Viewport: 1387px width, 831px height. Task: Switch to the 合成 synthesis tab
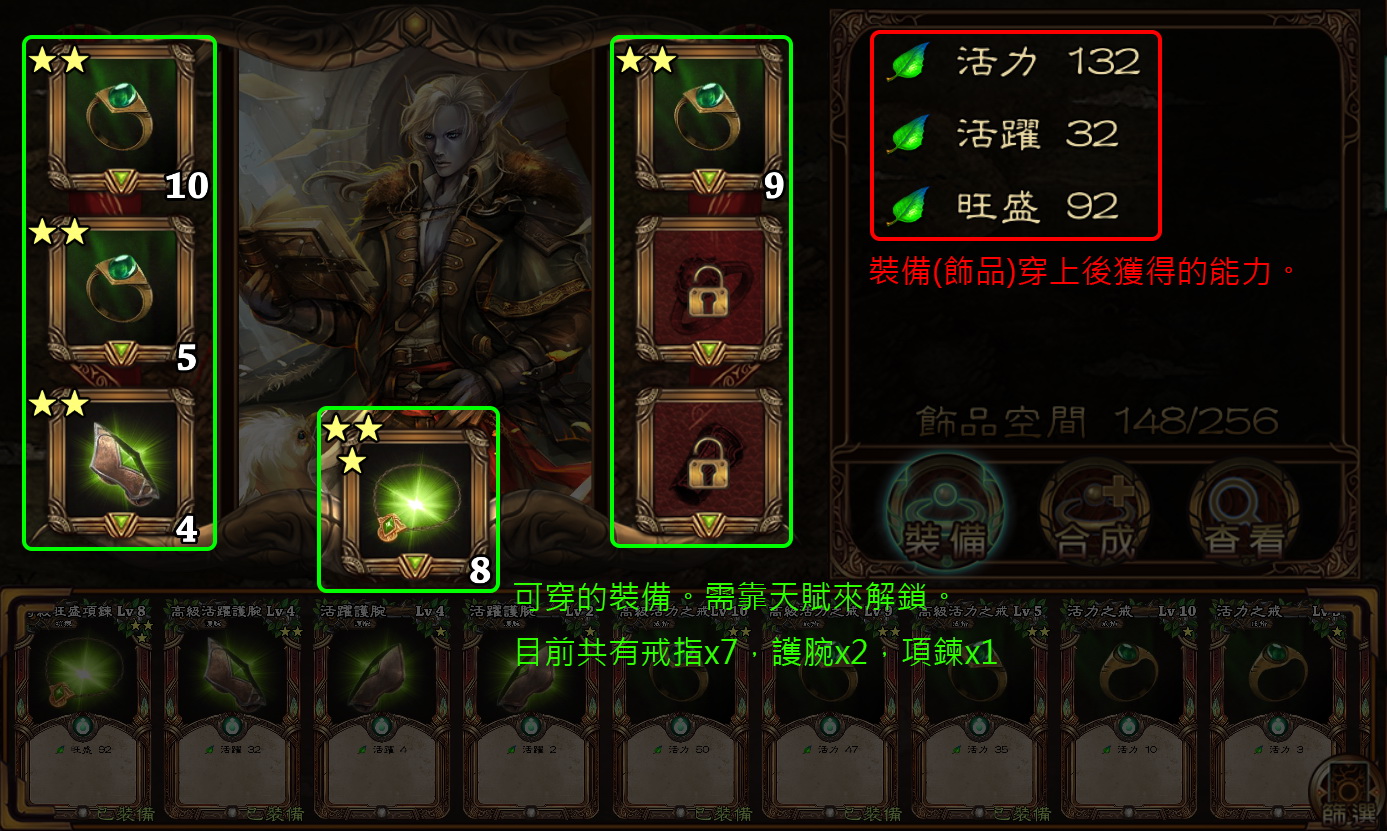coord(1094,512)
